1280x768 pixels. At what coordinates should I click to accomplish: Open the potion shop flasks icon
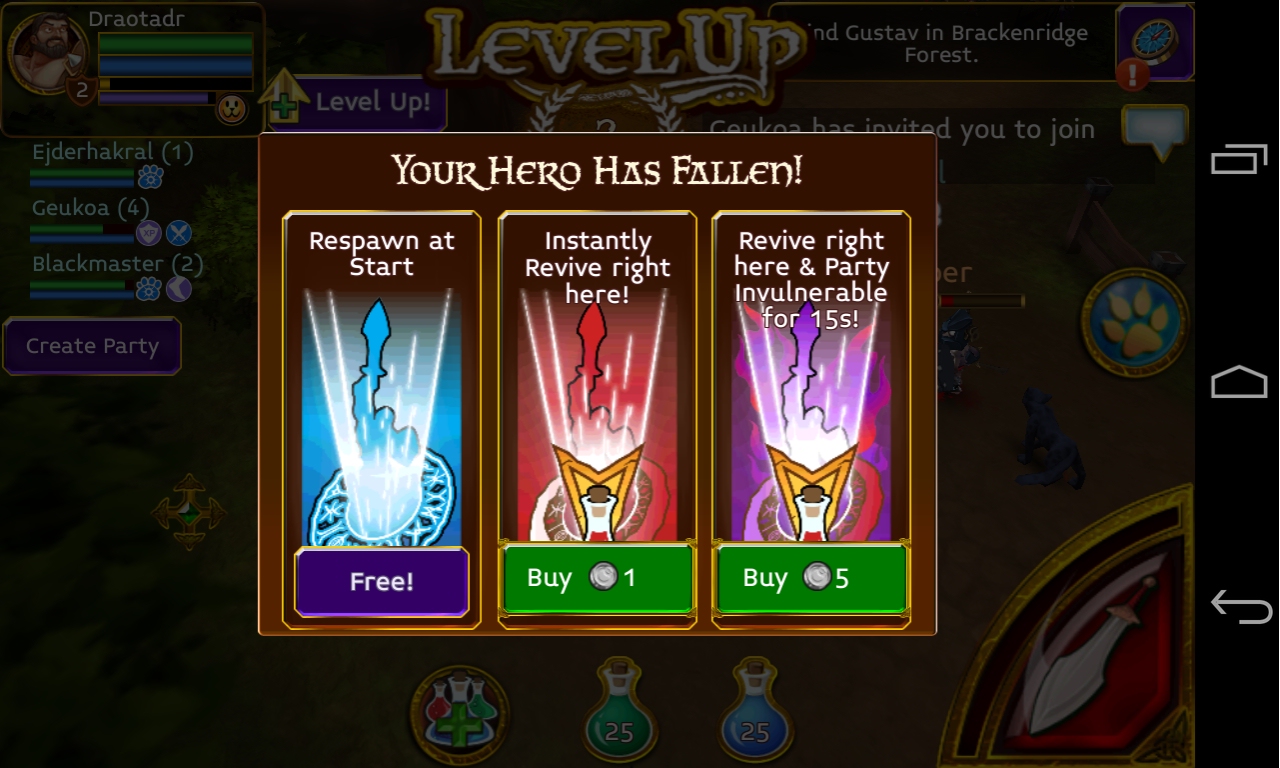point(459,714)
